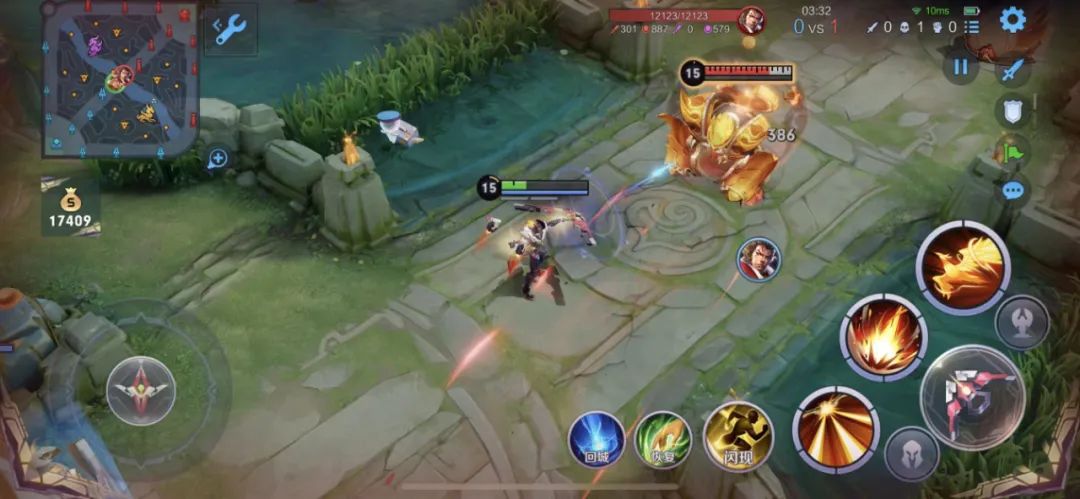
Task: Activate the radiating light-beam skill
Action: click(x=836, y=430)
